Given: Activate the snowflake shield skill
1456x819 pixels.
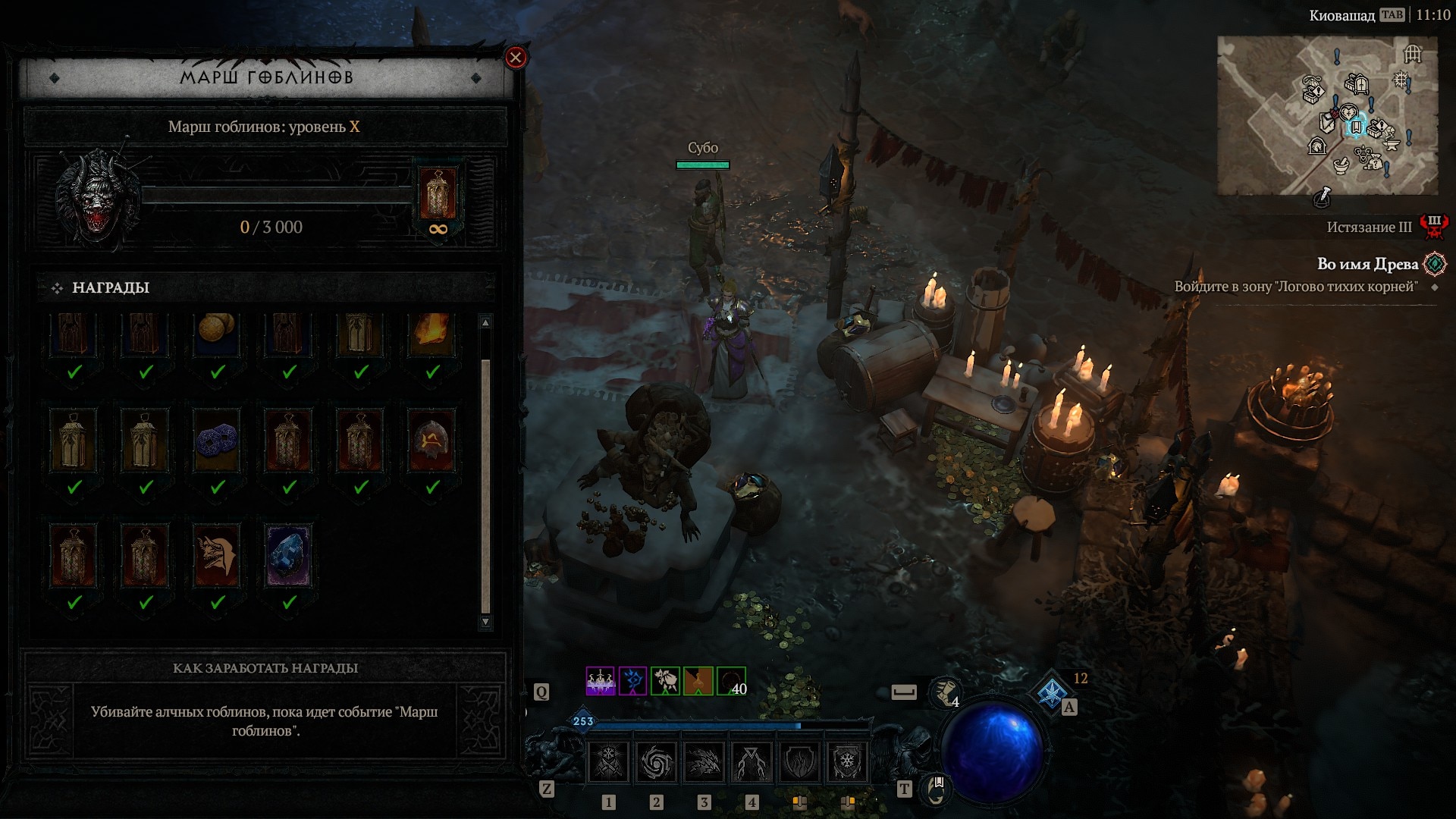Looking at the screenshot, I should (846, 761).
